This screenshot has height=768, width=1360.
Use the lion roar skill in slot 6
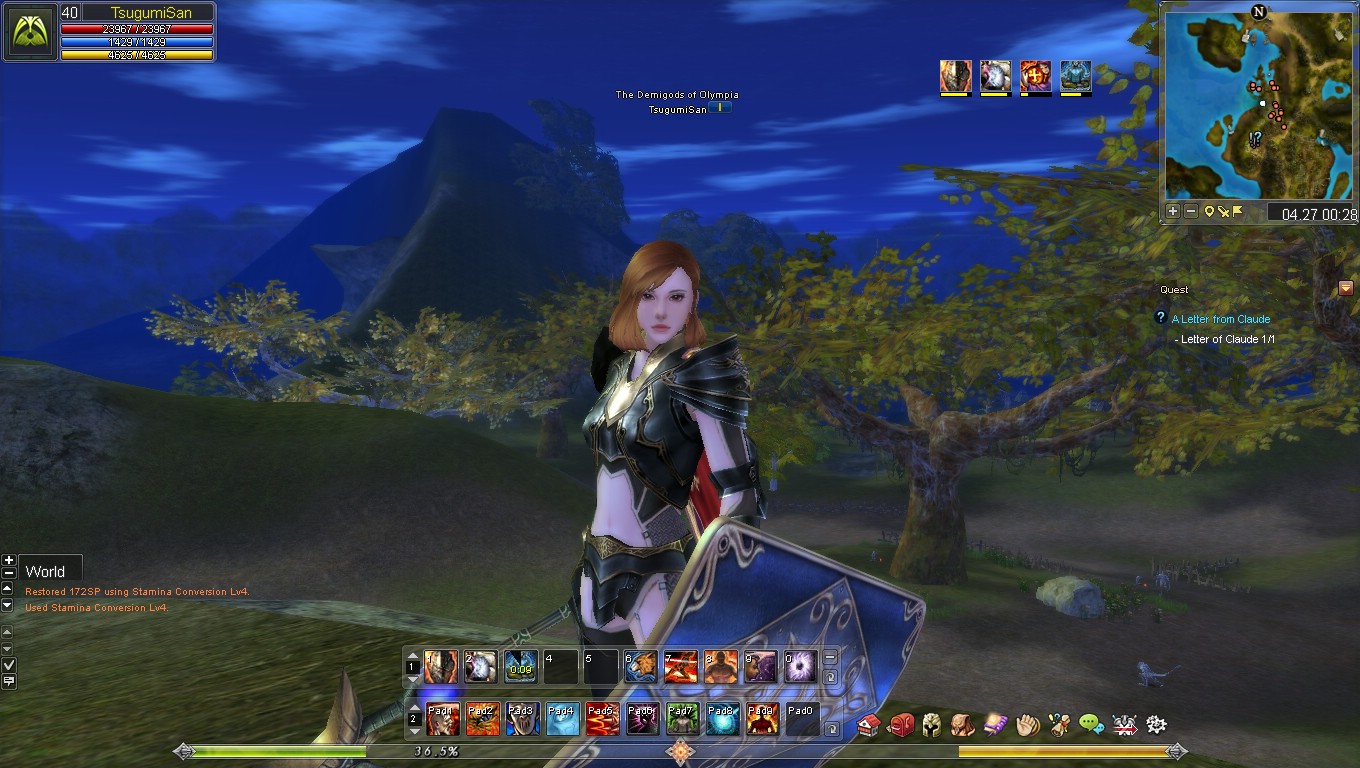click(641, 667)
